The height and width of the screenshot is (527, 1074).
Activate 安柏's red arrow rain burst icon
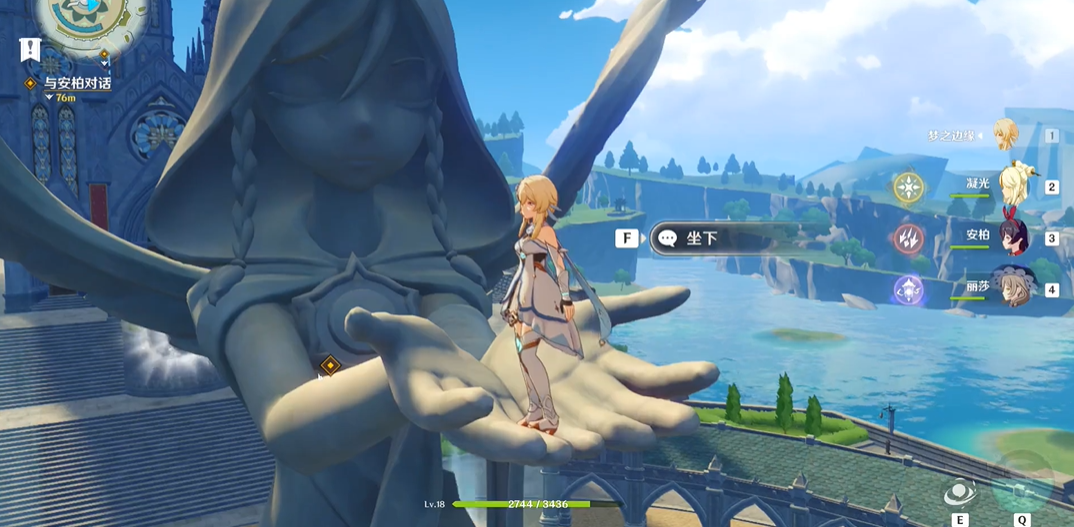(x=908, y=238)
